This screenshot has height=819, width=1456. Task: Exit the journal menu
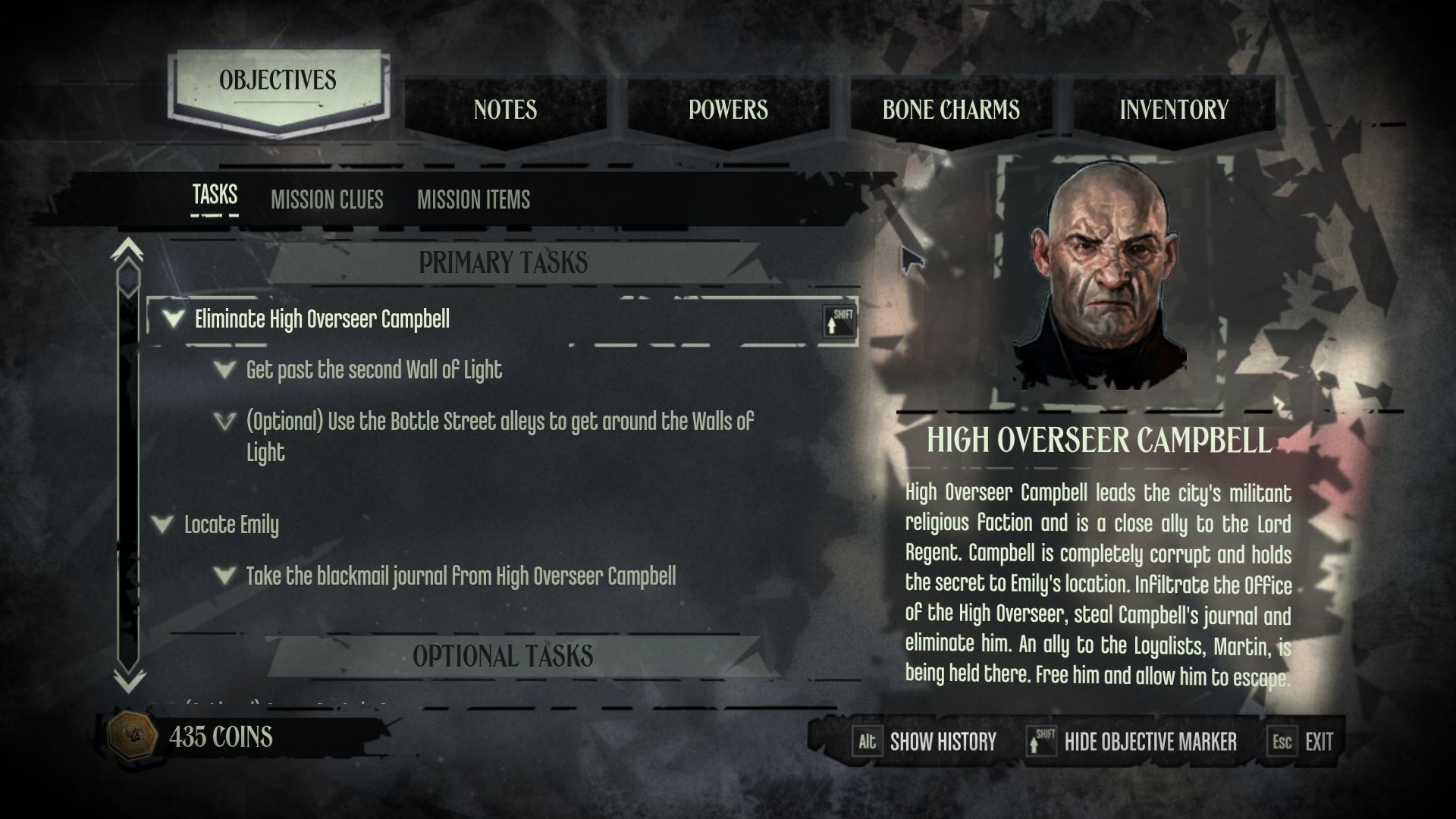tap(1301, 742)
